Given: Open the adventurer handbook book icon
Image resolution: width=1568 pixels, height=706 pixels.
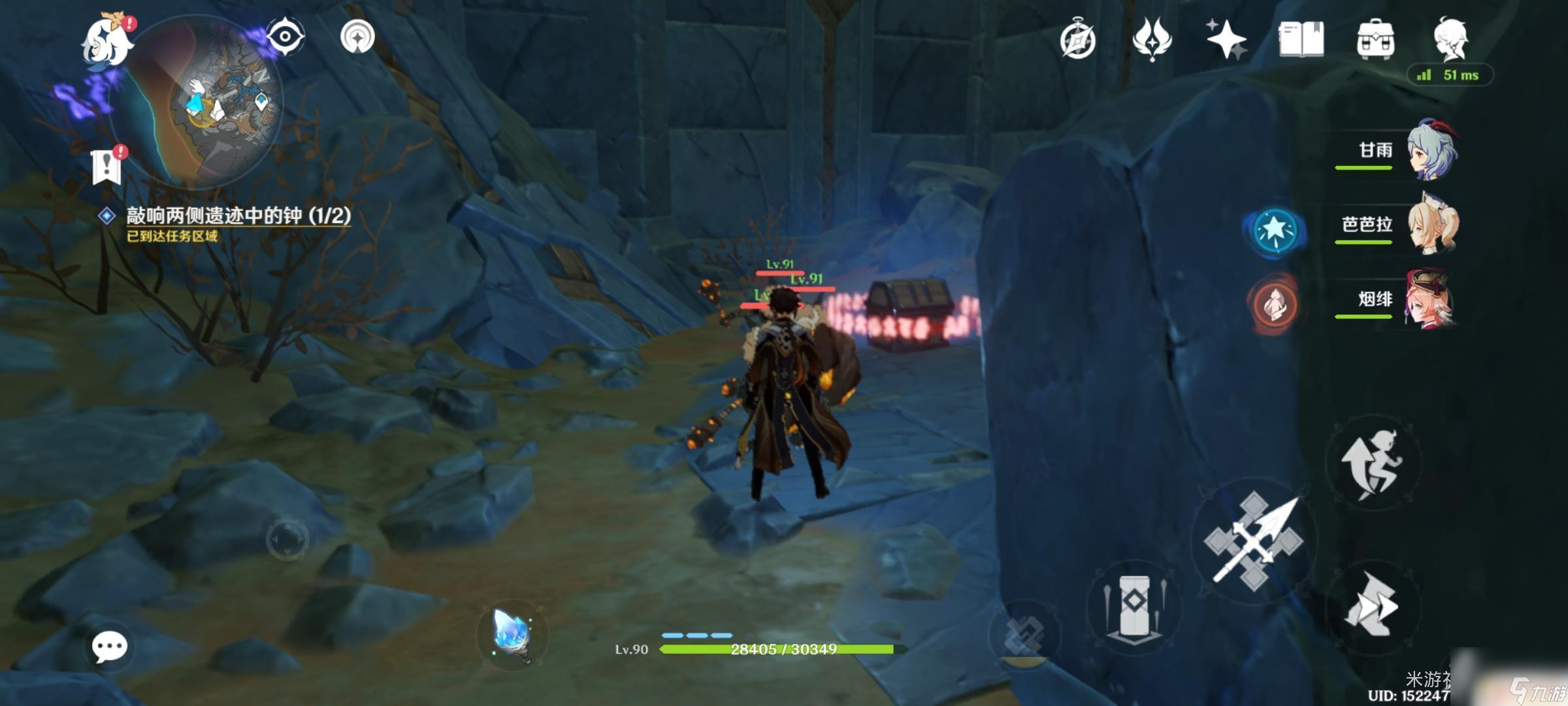Looking at the screenshot, I should coord(1301,39).
